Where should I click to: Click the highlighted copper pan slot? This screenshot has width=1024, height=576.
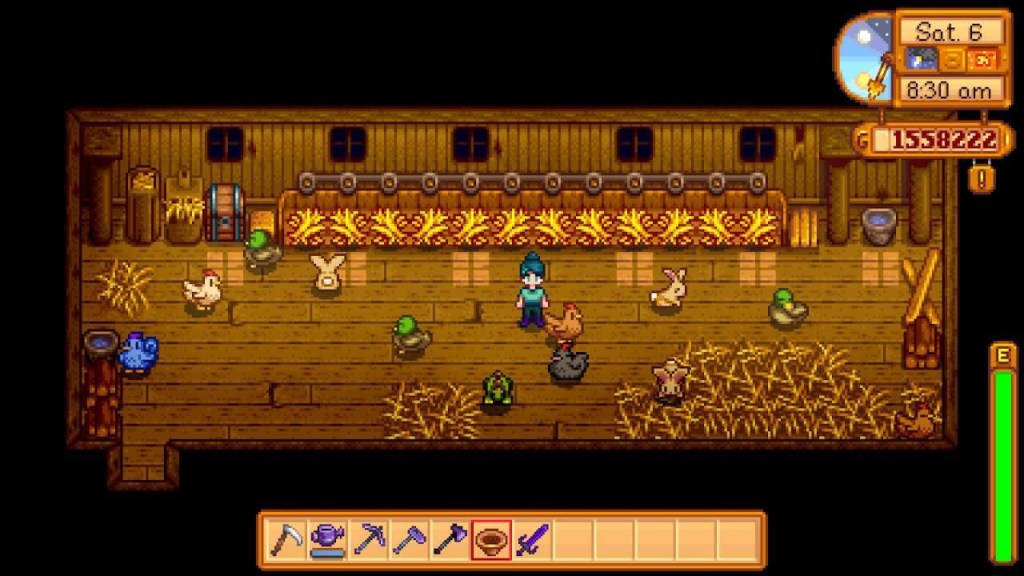click(491, 541)
